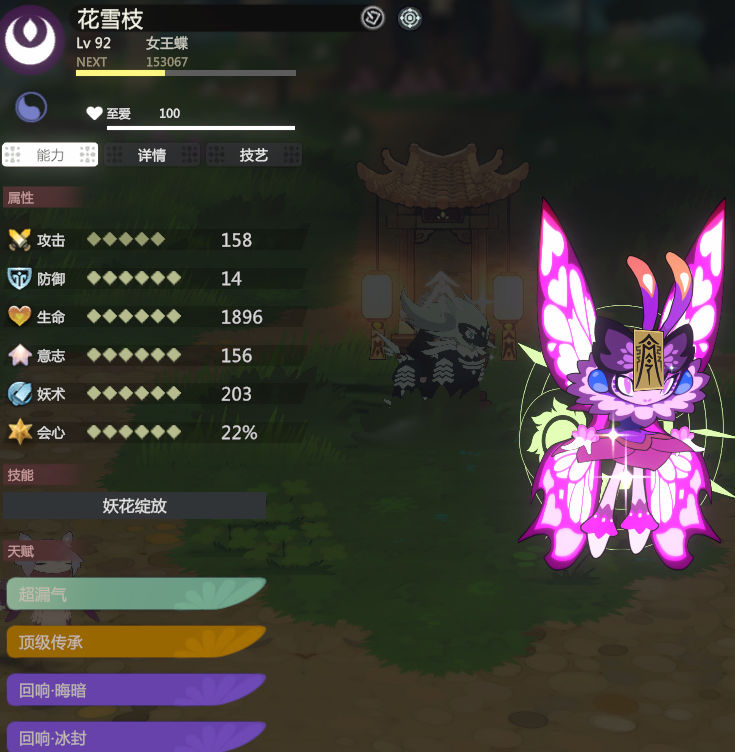This screenshot has width=735, height=752.
Task: Switch to the 能力 tab
Action: tap(50, 155)
